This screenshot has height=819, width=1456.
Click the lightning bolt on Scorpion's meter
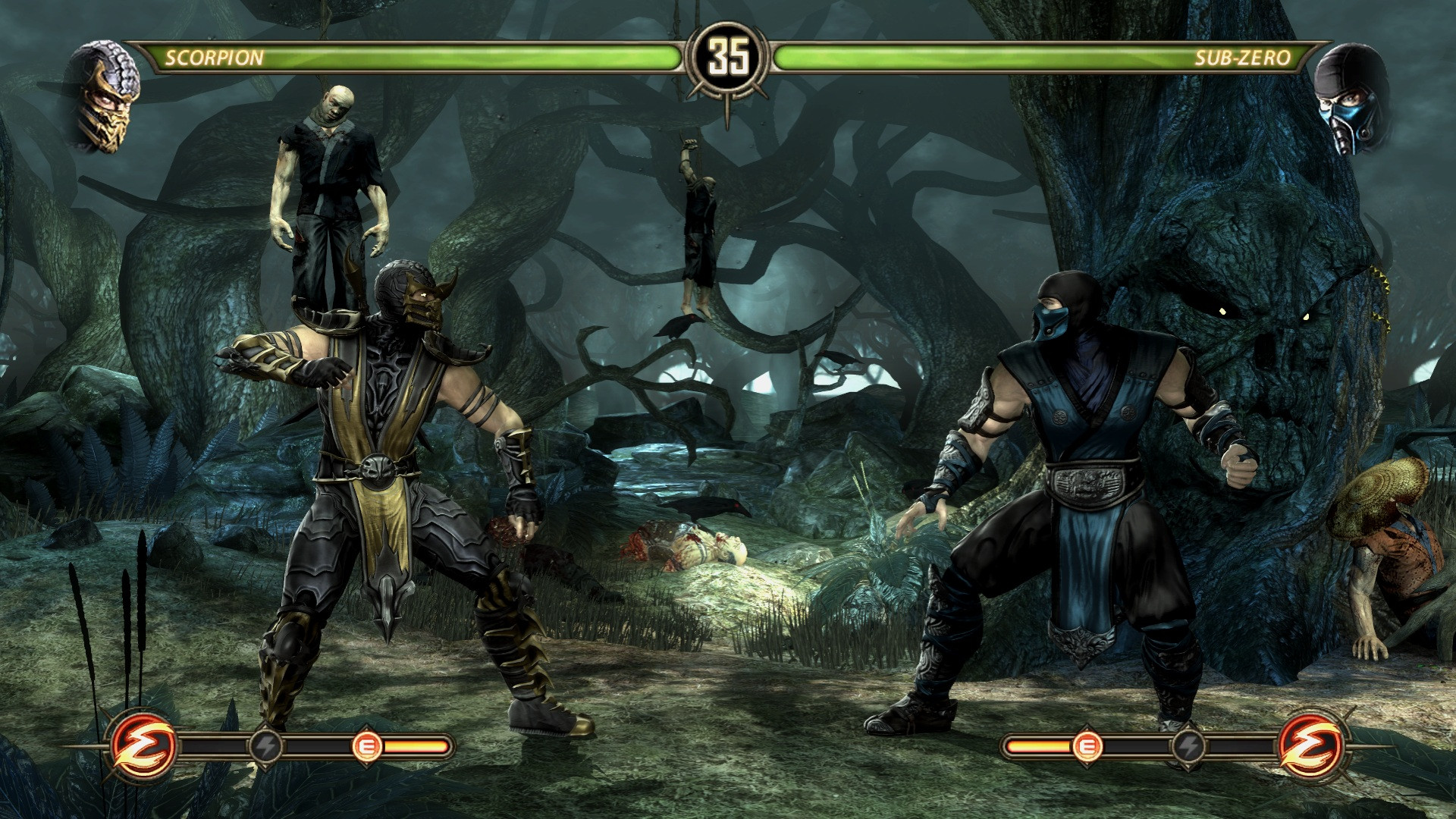pyautogui.click(x=266, y=746)
